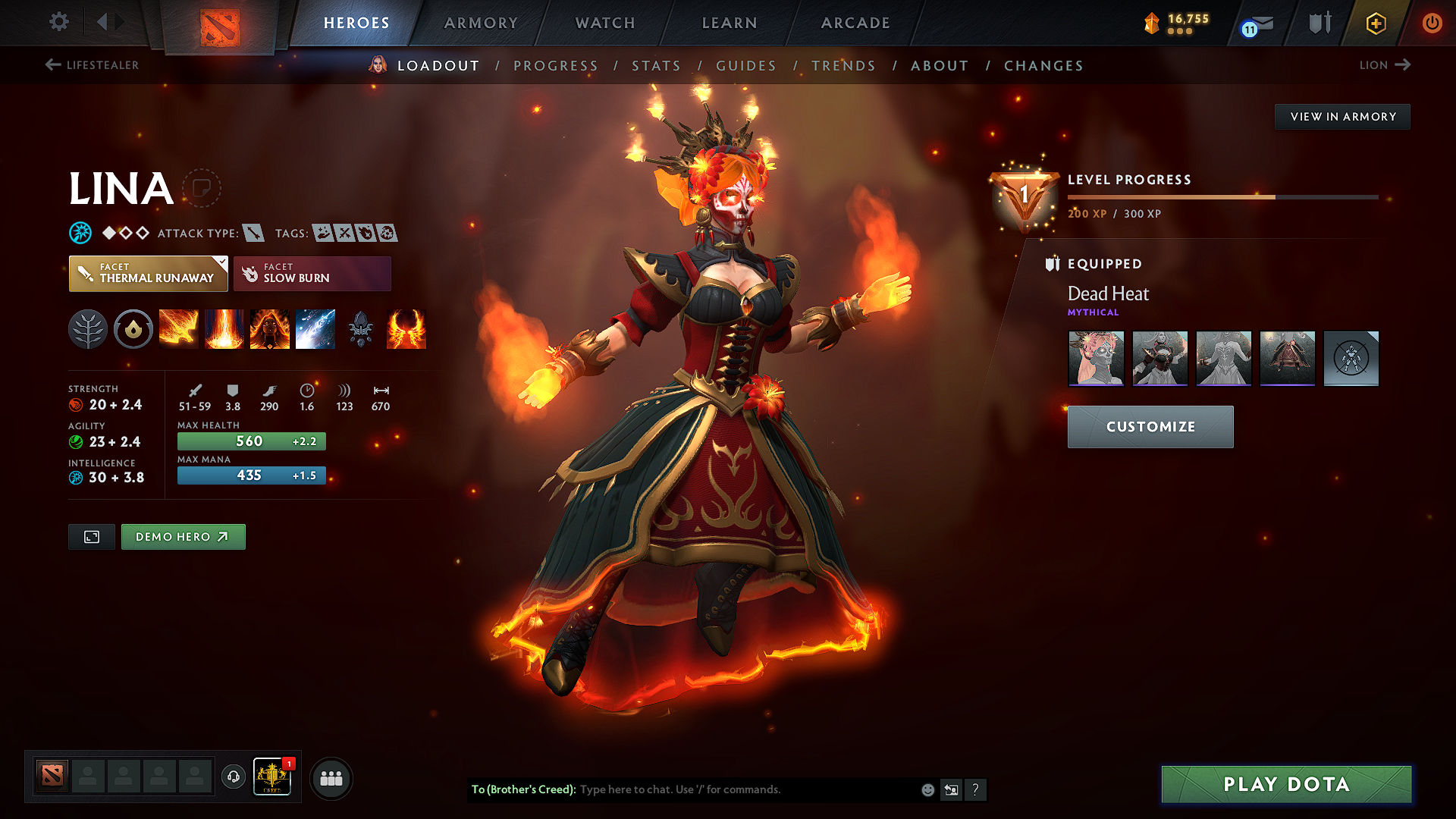Open the ARCADE menu
1456x819 pixels.
tap(855, 23)
